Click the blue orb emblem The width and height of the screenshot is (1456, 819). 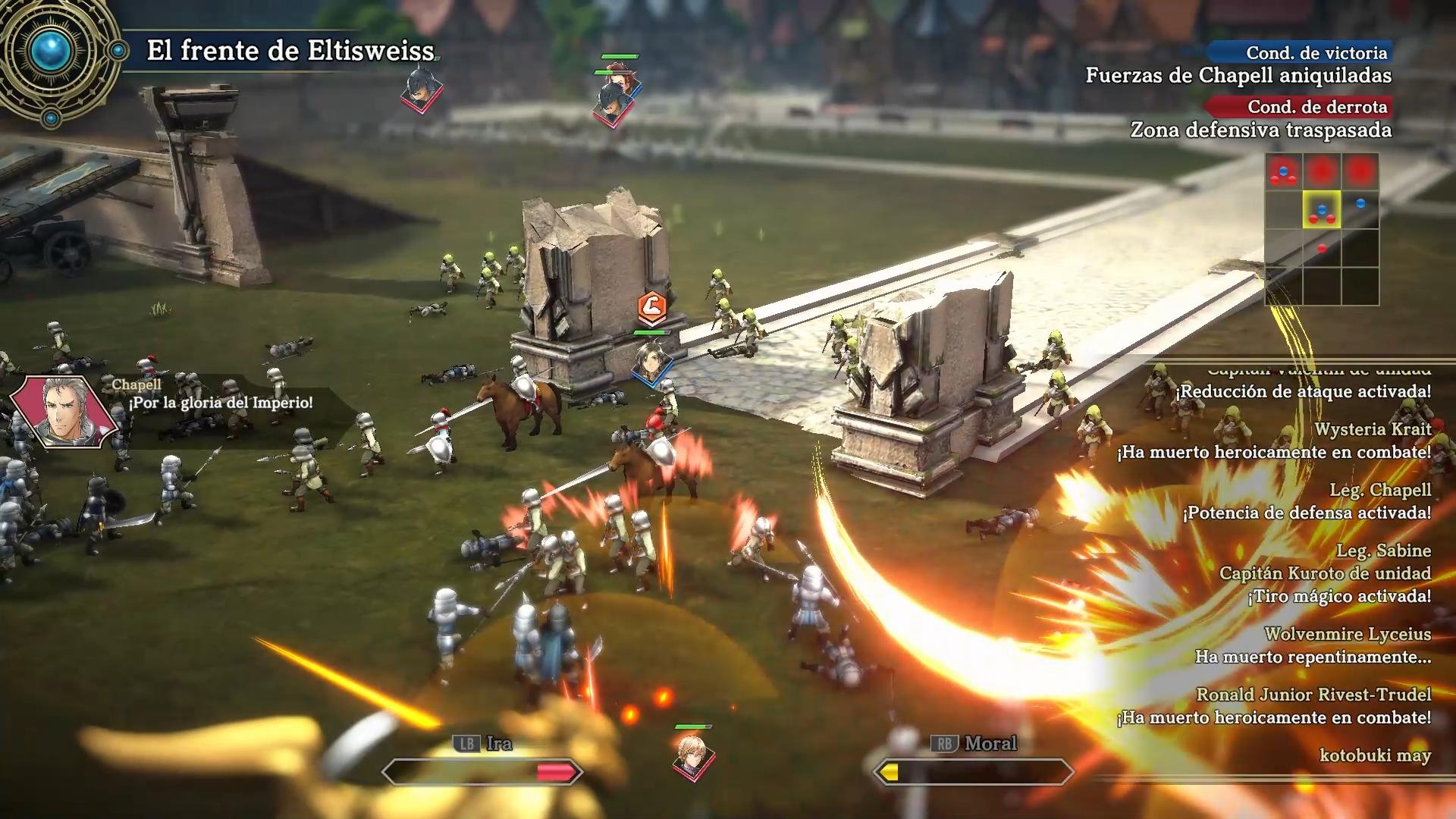[x=52, y=52]
